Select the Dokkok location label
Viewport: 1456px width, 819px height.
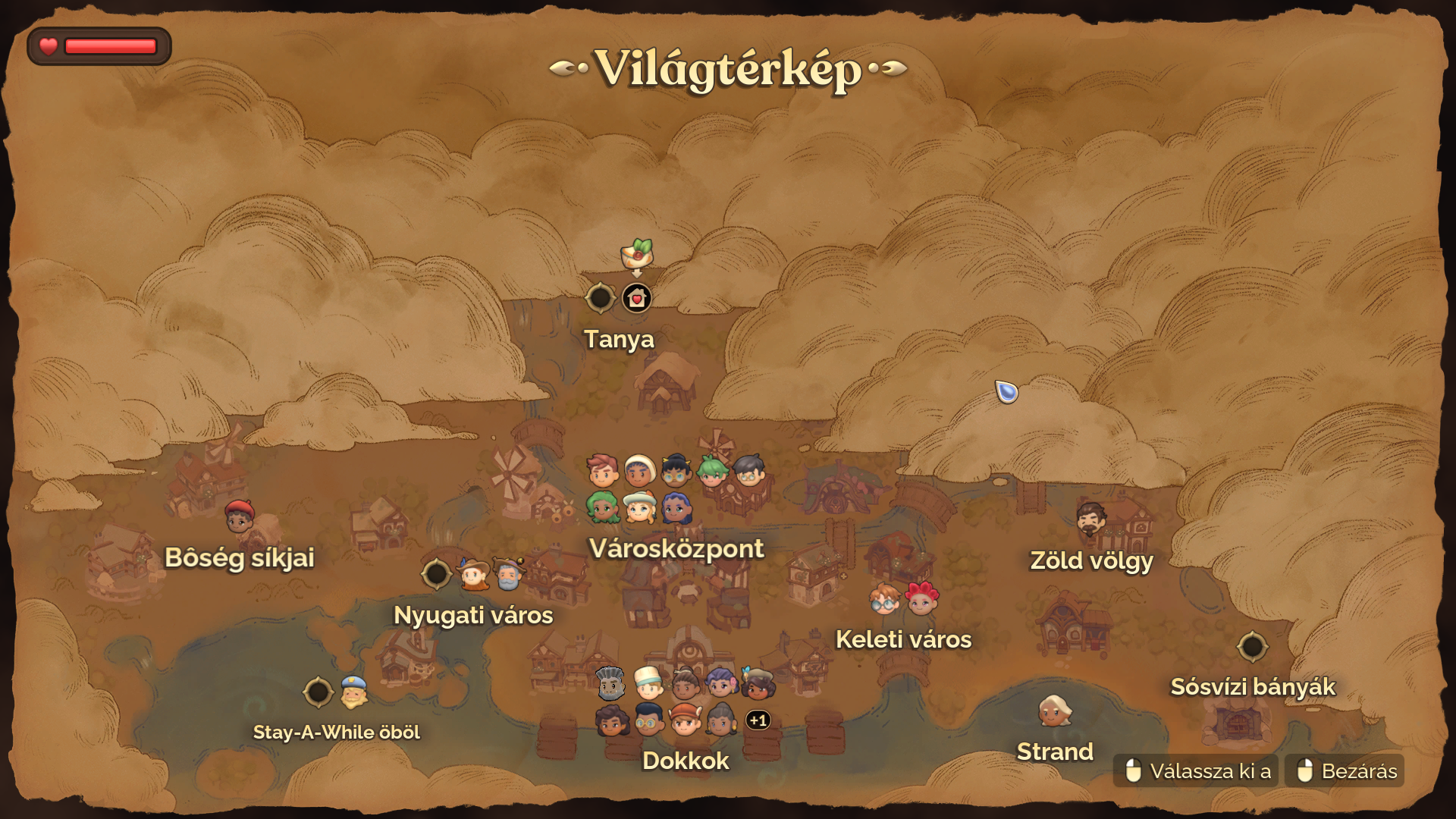point(686,761)
